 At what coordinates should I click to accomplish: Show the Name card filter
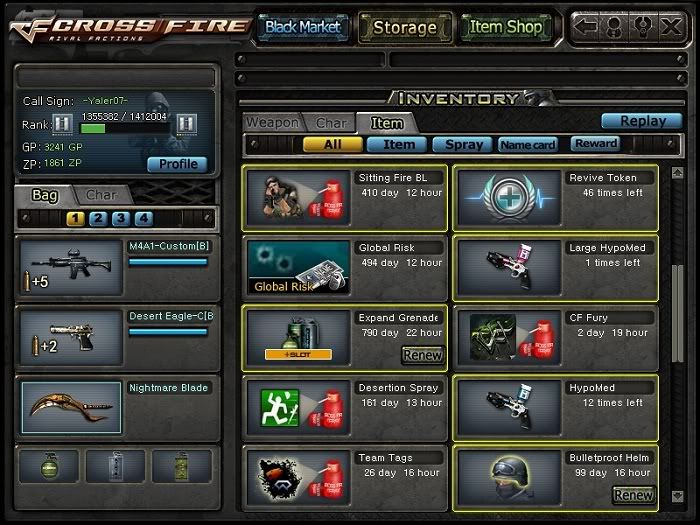(x=528, y=144)
